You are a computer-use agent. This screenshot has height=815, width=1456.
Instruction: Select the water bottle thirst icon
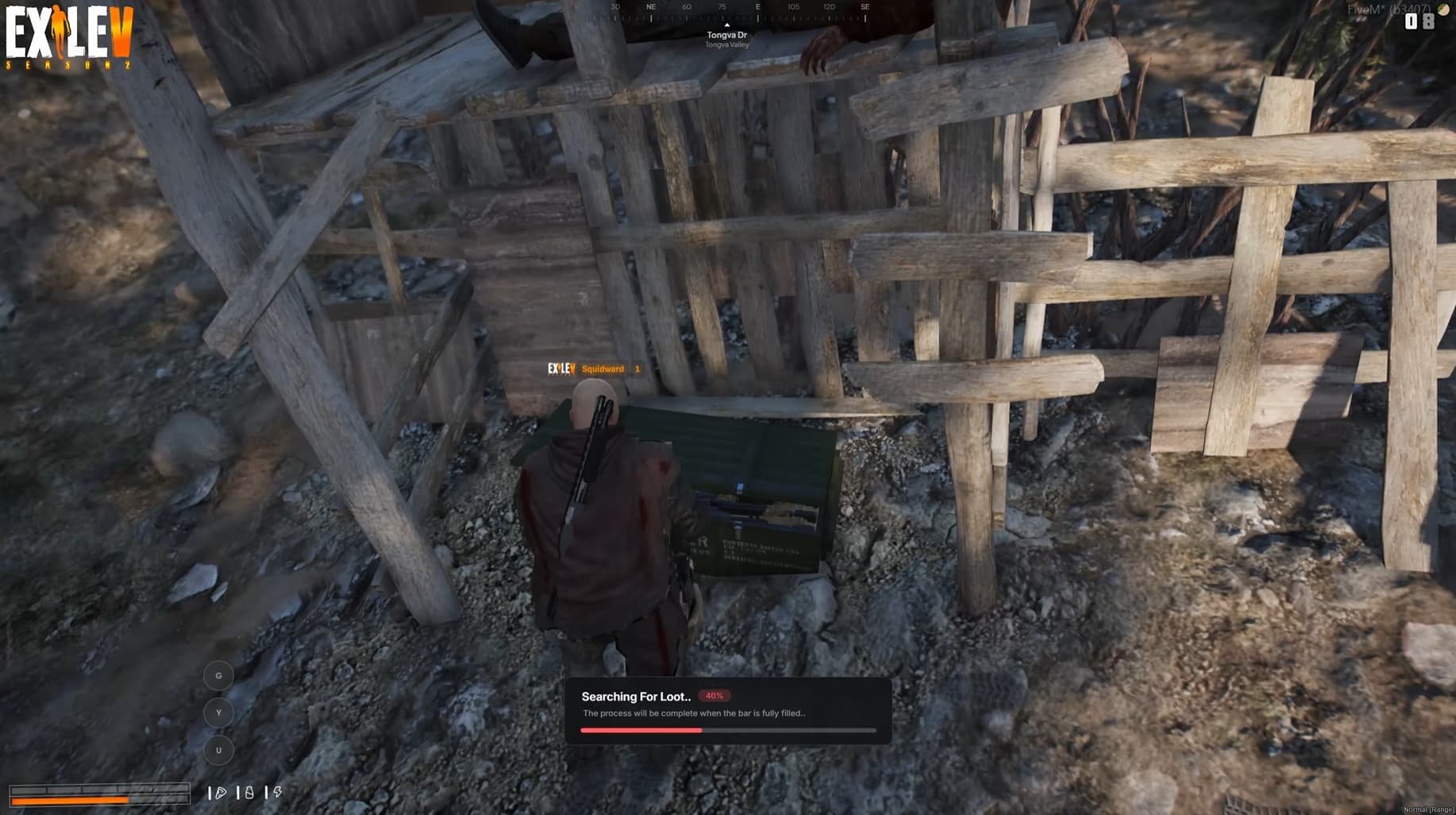pyautogui.click(x=250, y=792)
